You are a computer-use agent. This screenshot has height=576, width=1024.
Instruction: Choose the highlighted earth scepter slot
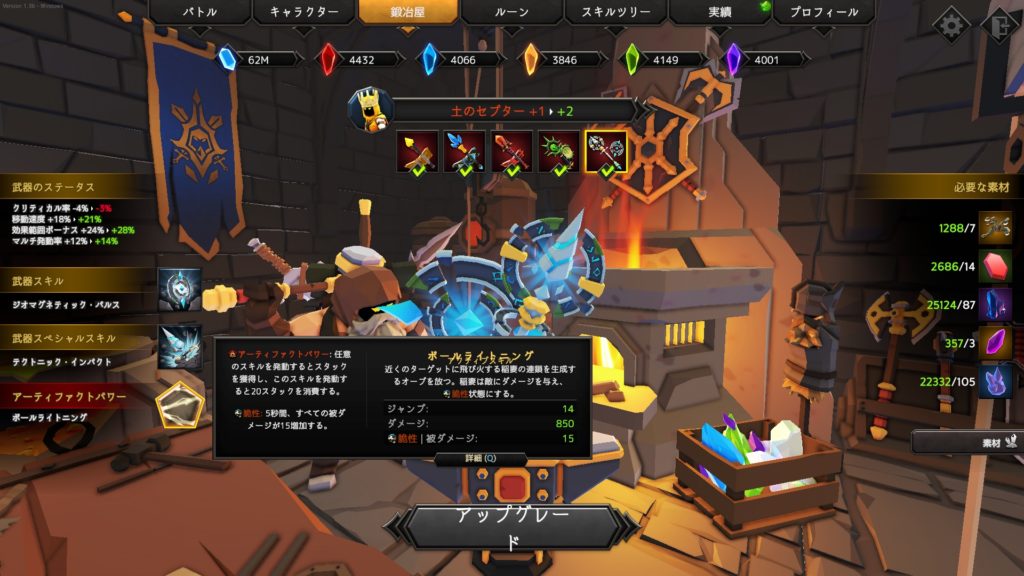pos(607,151)
